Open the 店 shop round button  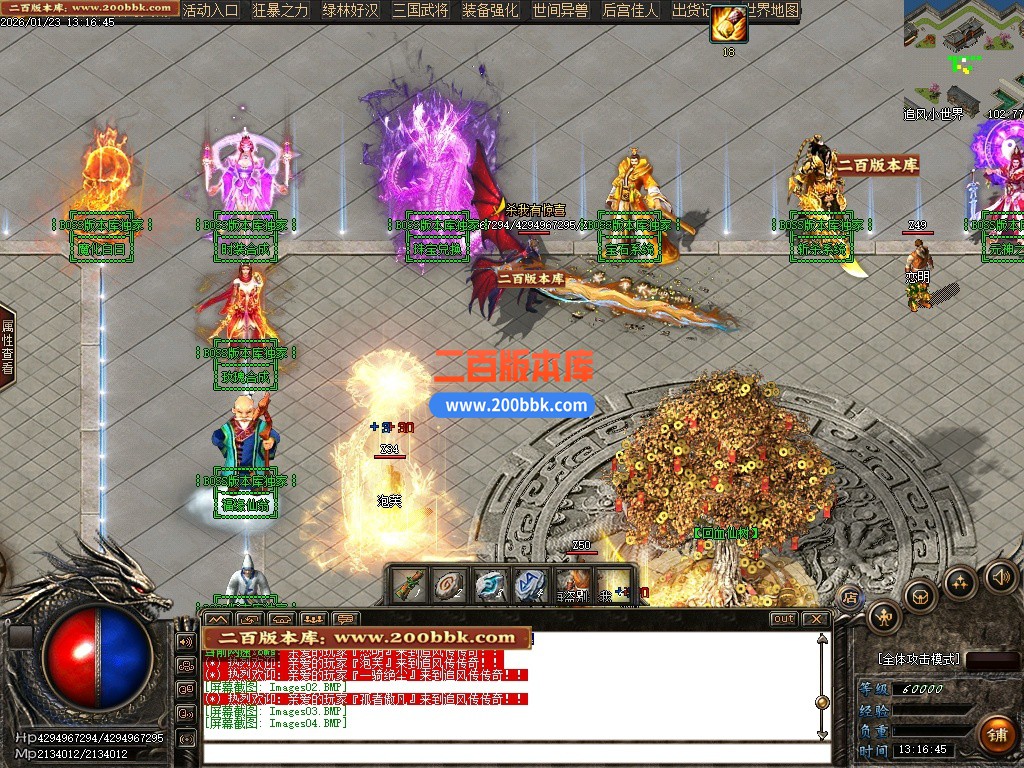850,597
